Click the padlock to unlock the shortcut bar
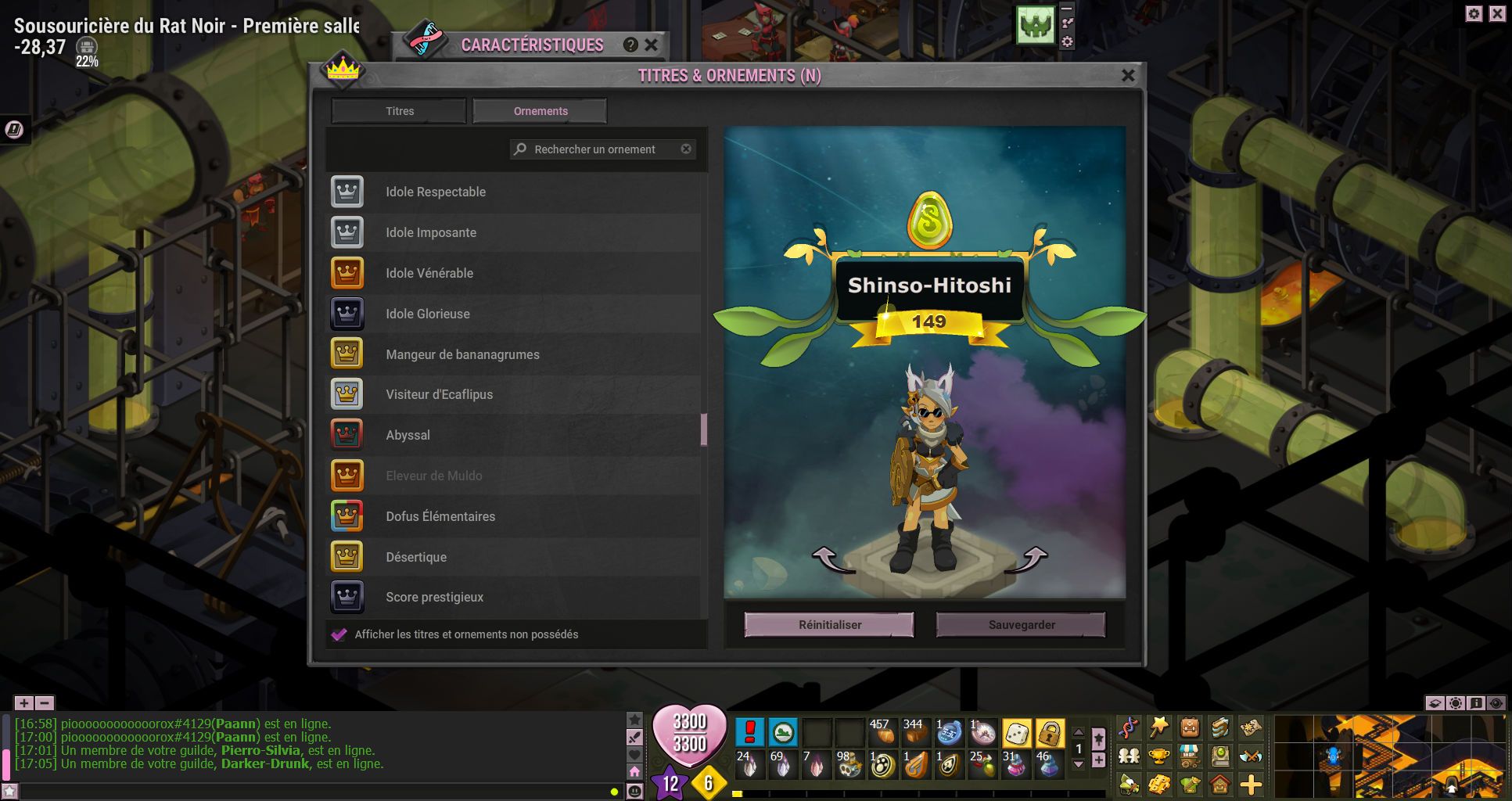 1050,734
